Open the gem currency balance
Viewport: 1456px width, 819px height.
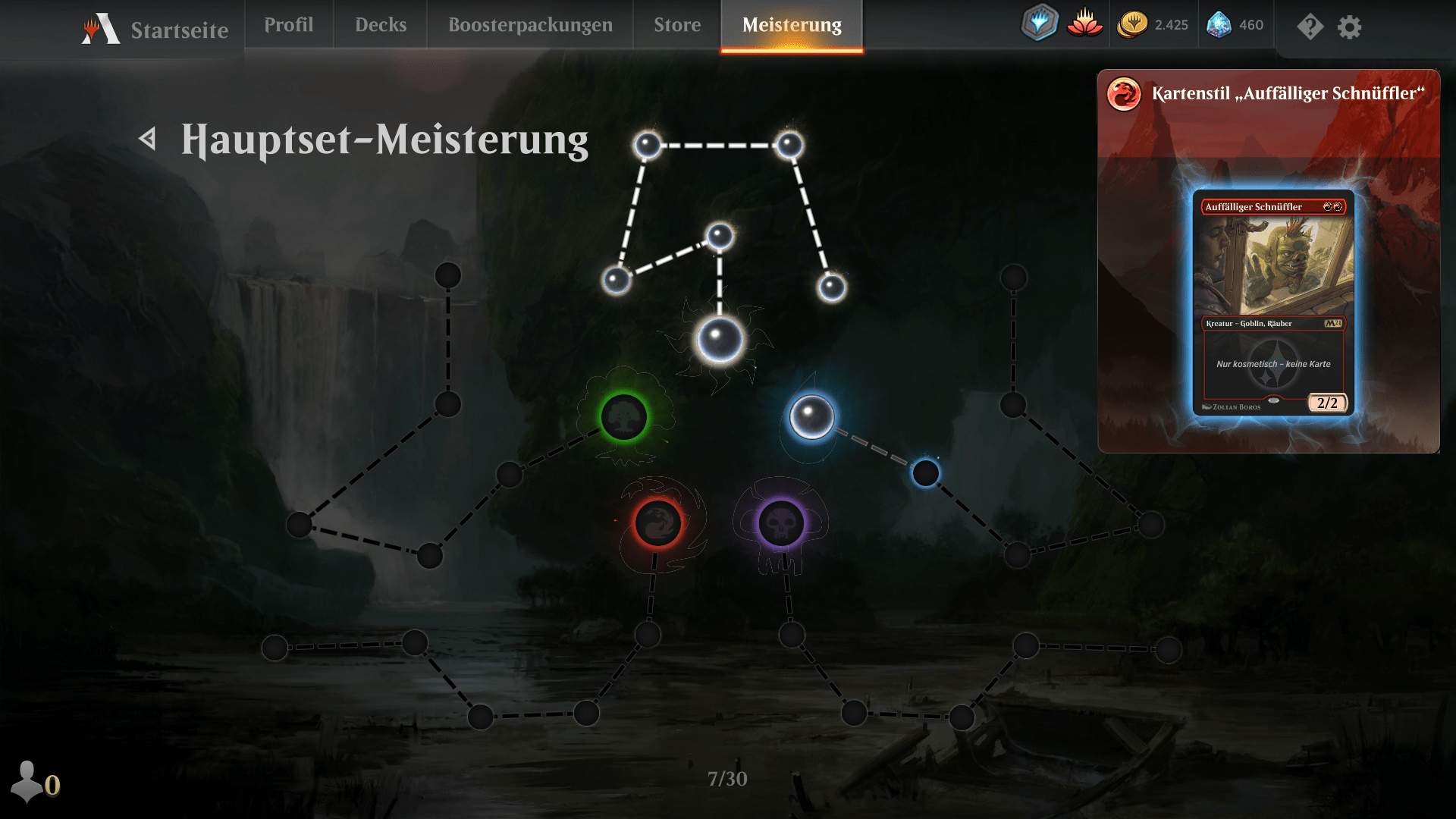(x=1235, y=25)
